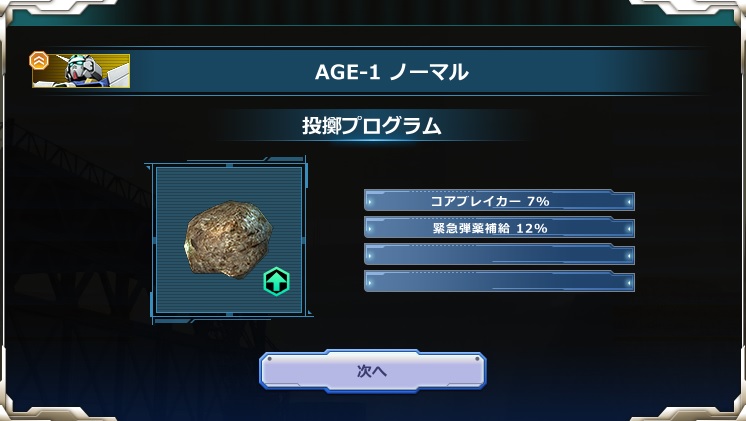Click the 次へ (Next) button

[x=372, y=370]
